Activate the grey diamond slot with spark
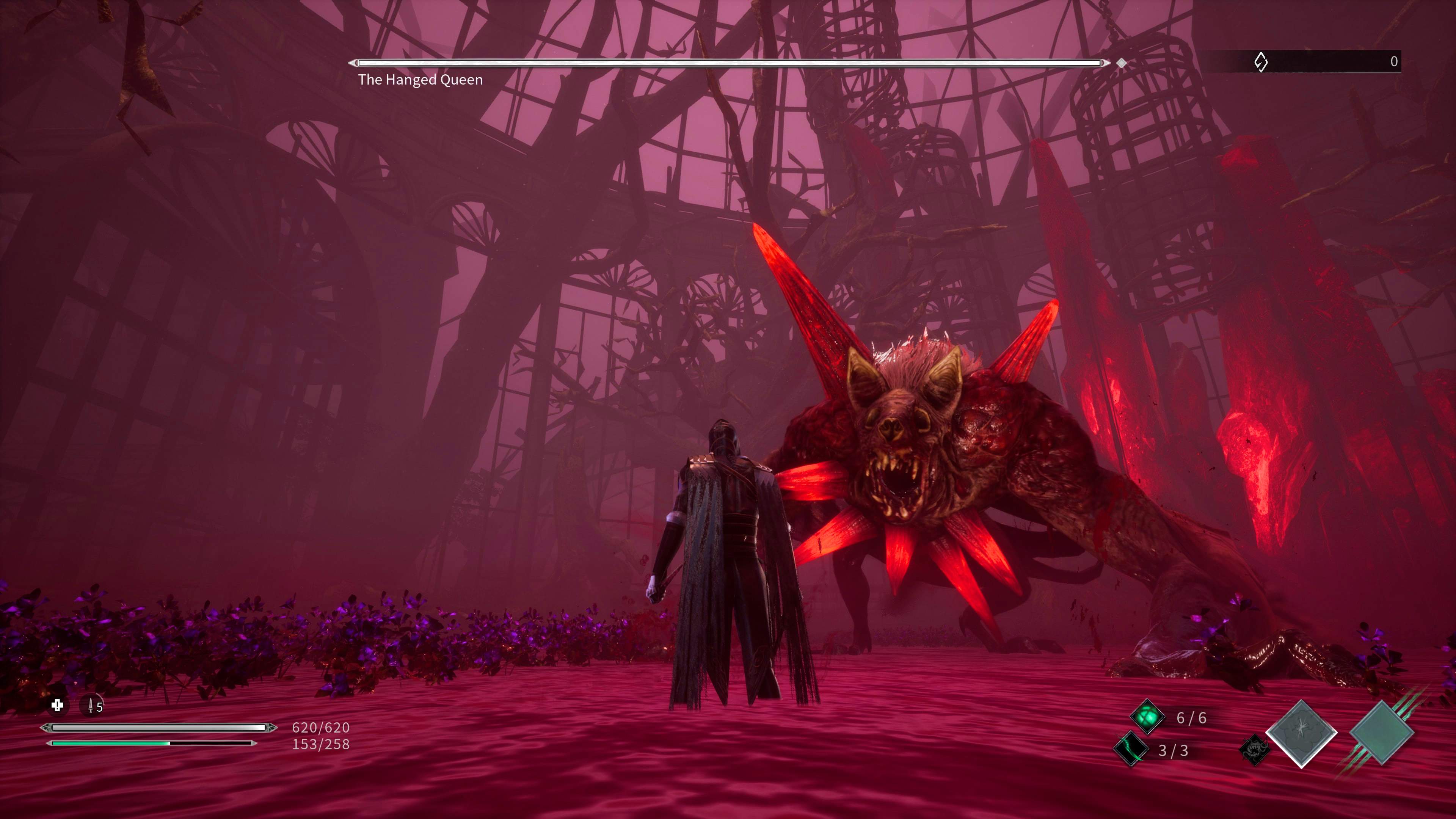The width and height of the screenshot is (1456, 819). pyautogui.click(x=1301, y=734)
